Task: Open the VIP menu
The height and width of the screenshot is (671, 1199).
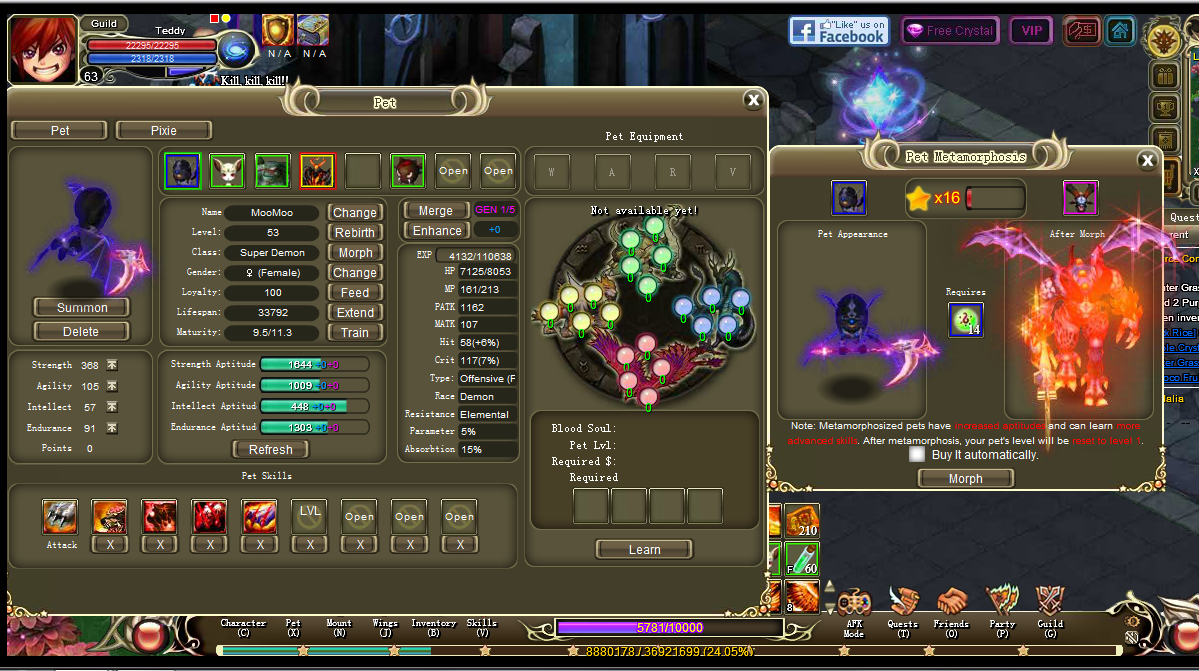Action: [x=1031, y=31]
